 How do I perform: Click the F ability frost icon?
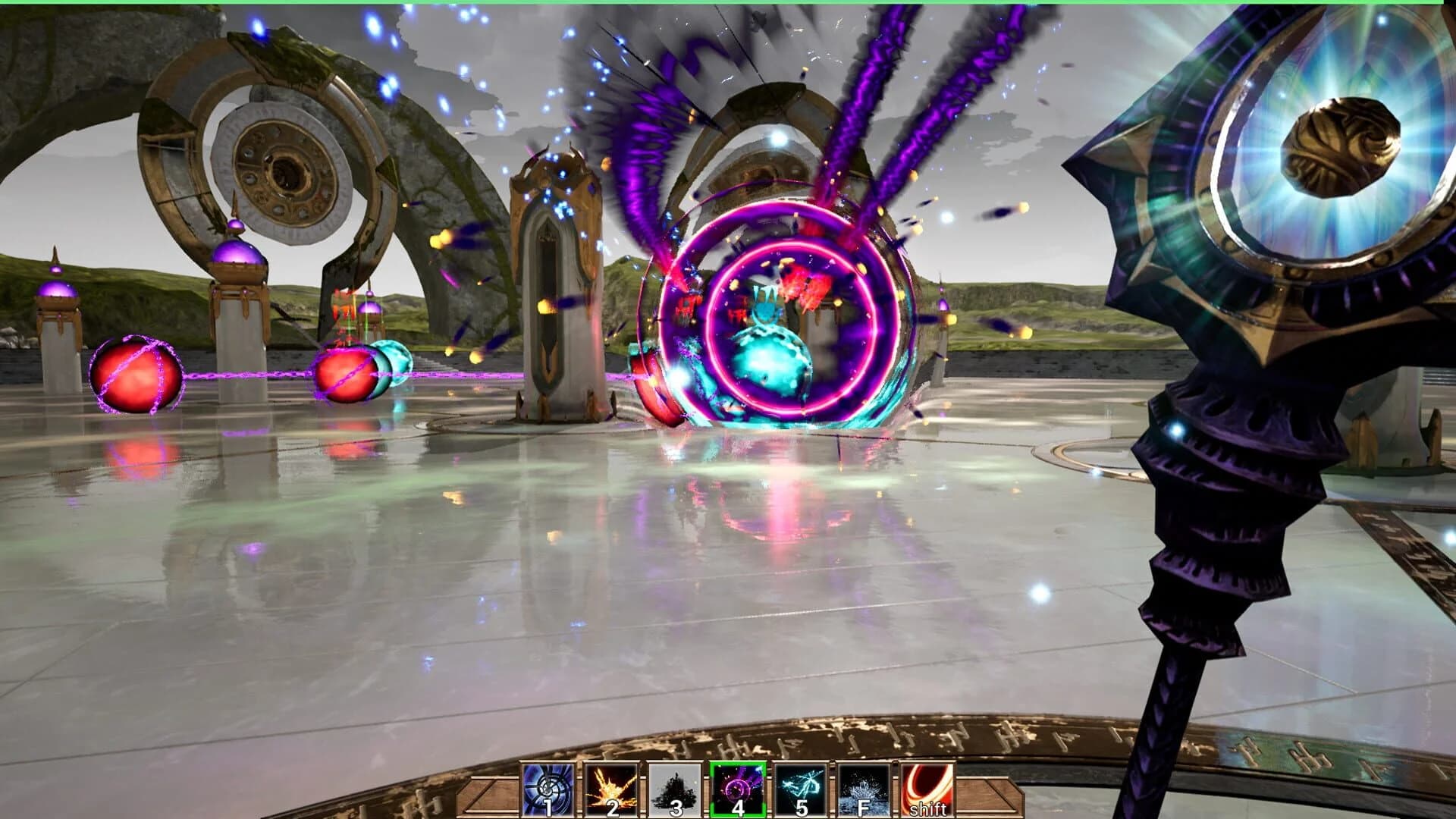861,785
